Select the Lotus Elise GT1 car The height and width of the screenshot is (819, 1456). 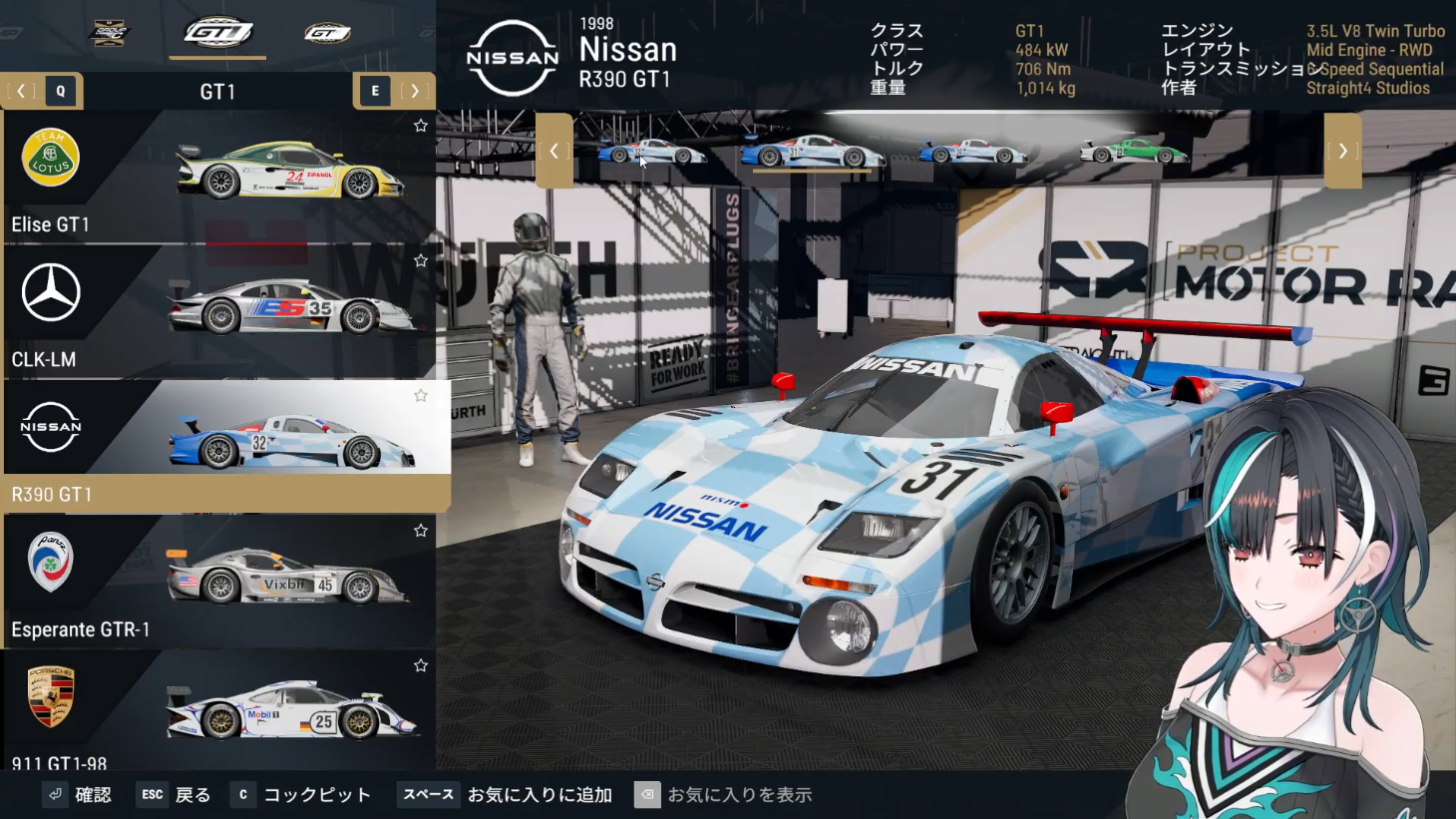coord(217,177)
